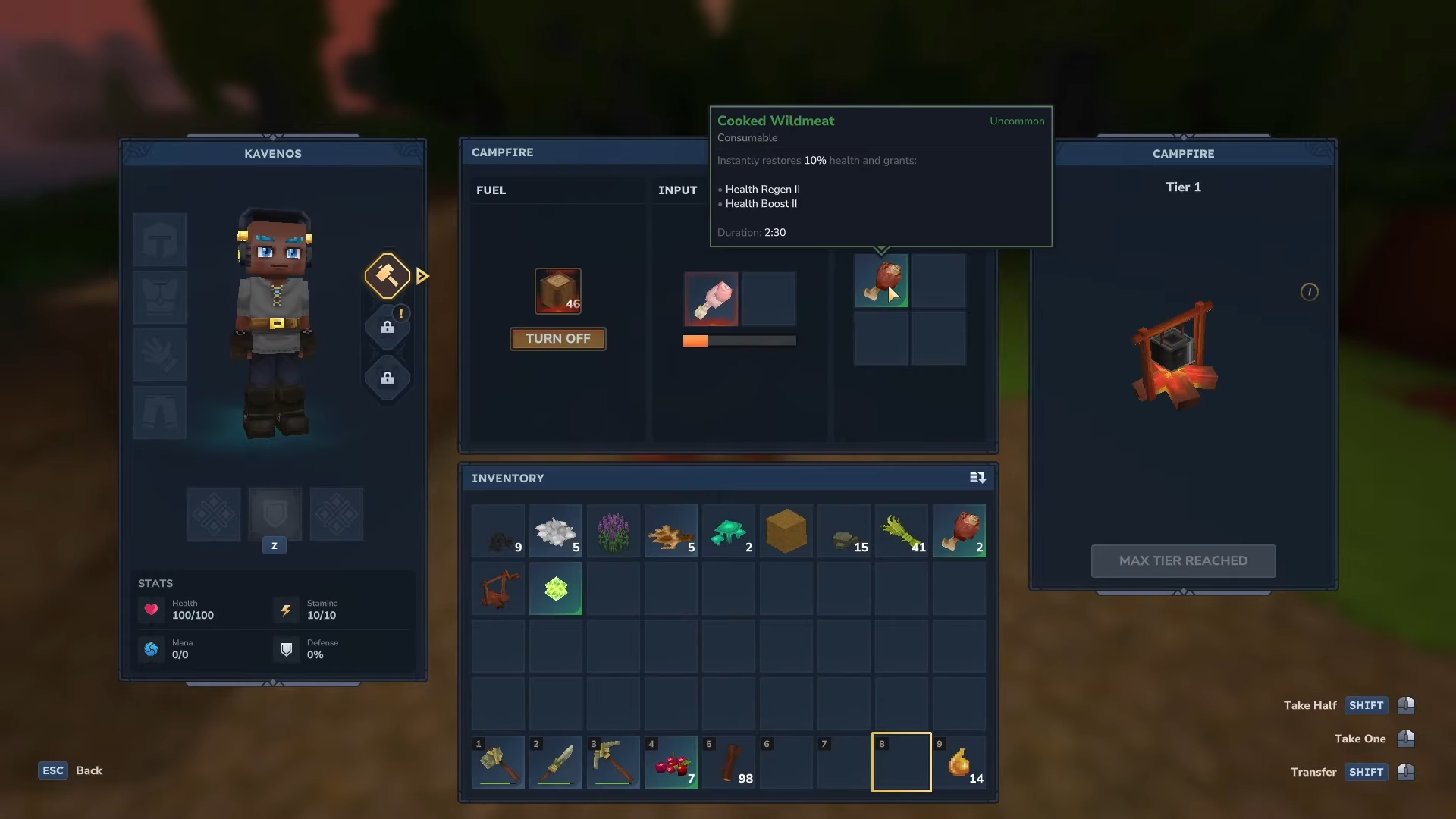Switch to the FUEL section

pos(491,190)
